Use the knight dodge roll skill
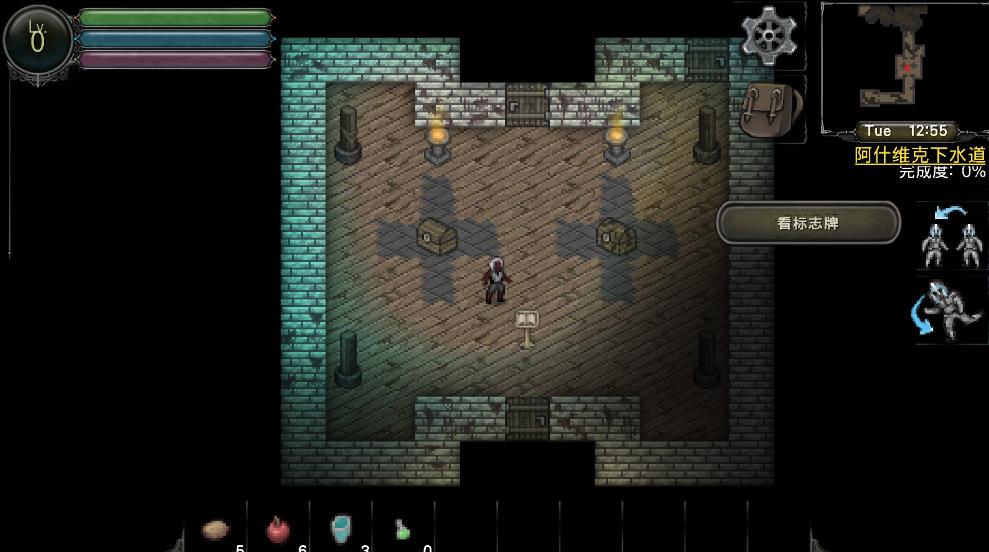989x552 pixels. click(950, 309)
